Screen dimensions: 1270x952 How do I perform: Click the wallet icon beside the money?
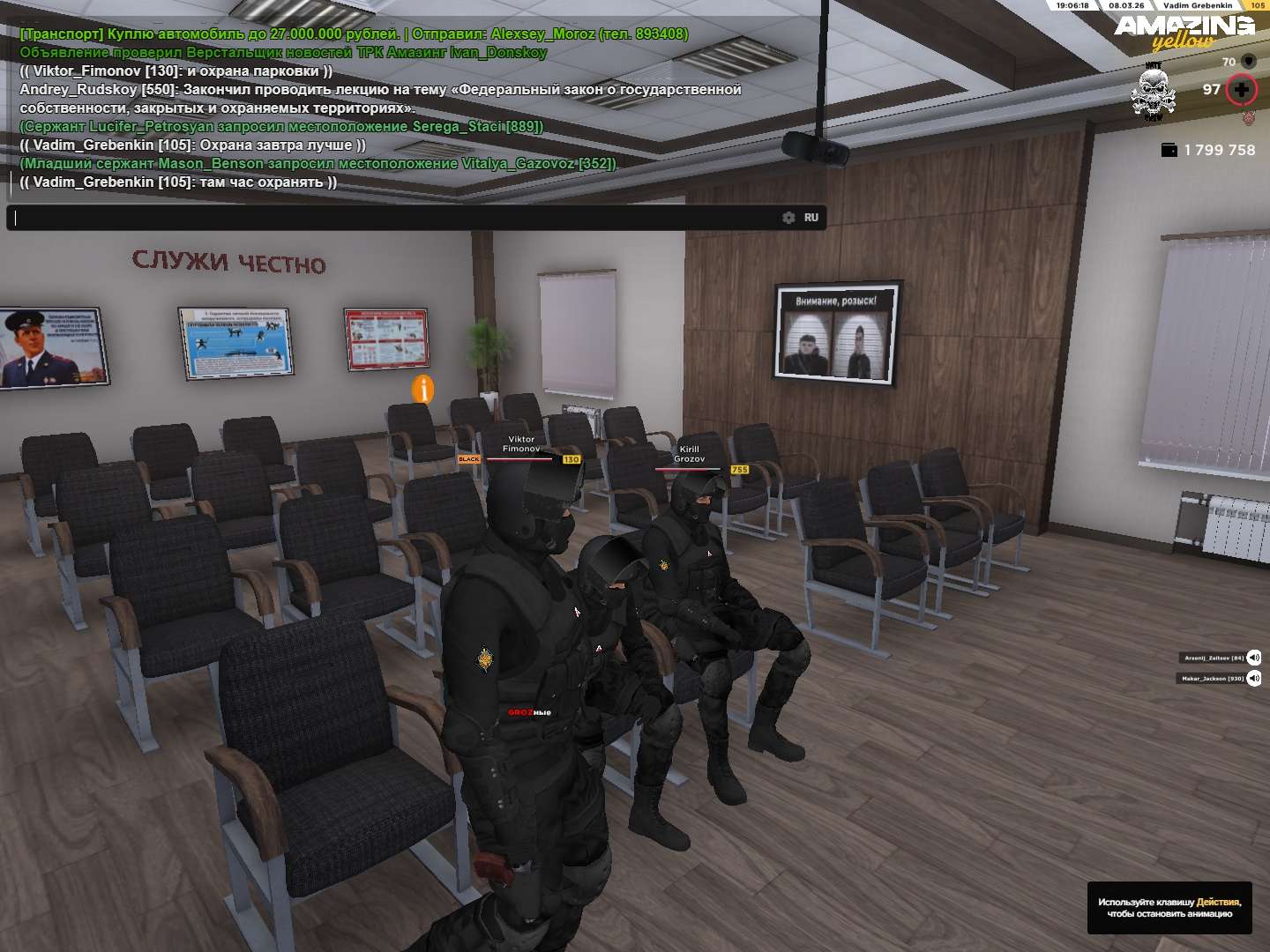pyautogui.click(x=1169, y=150)
